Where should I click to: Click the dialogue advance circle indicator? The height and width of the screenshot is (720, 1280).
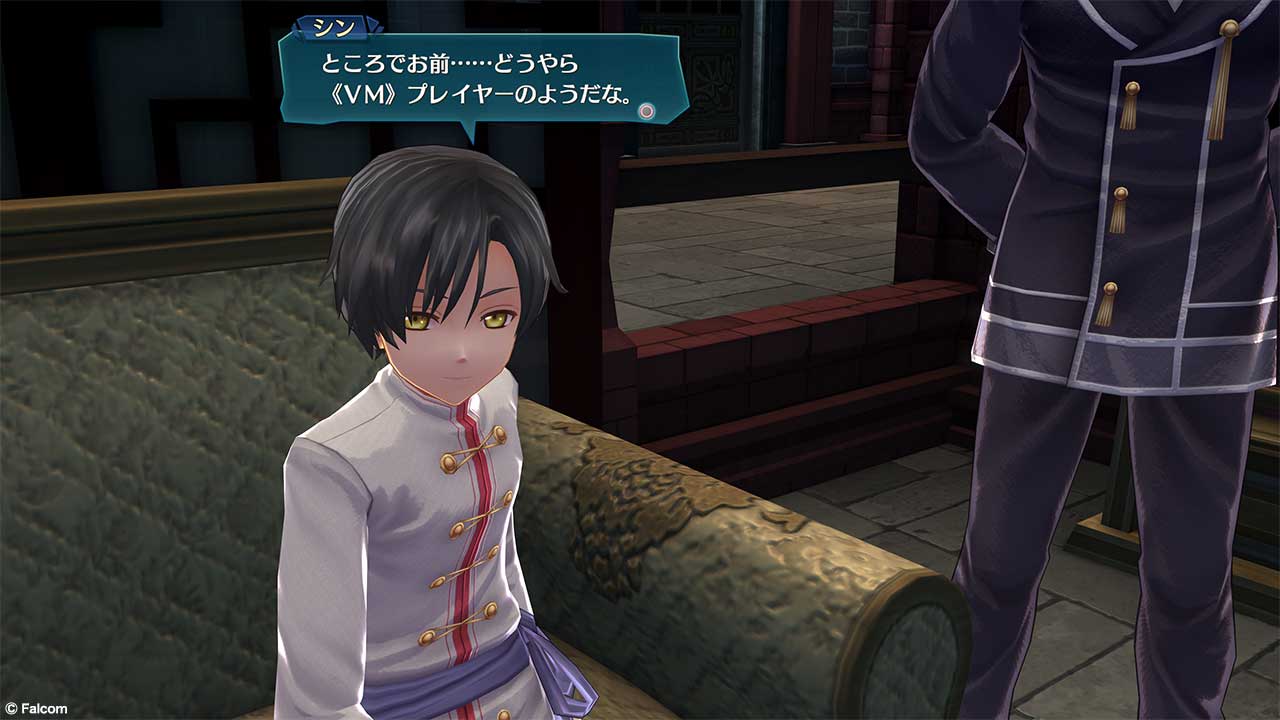(647, 111)
